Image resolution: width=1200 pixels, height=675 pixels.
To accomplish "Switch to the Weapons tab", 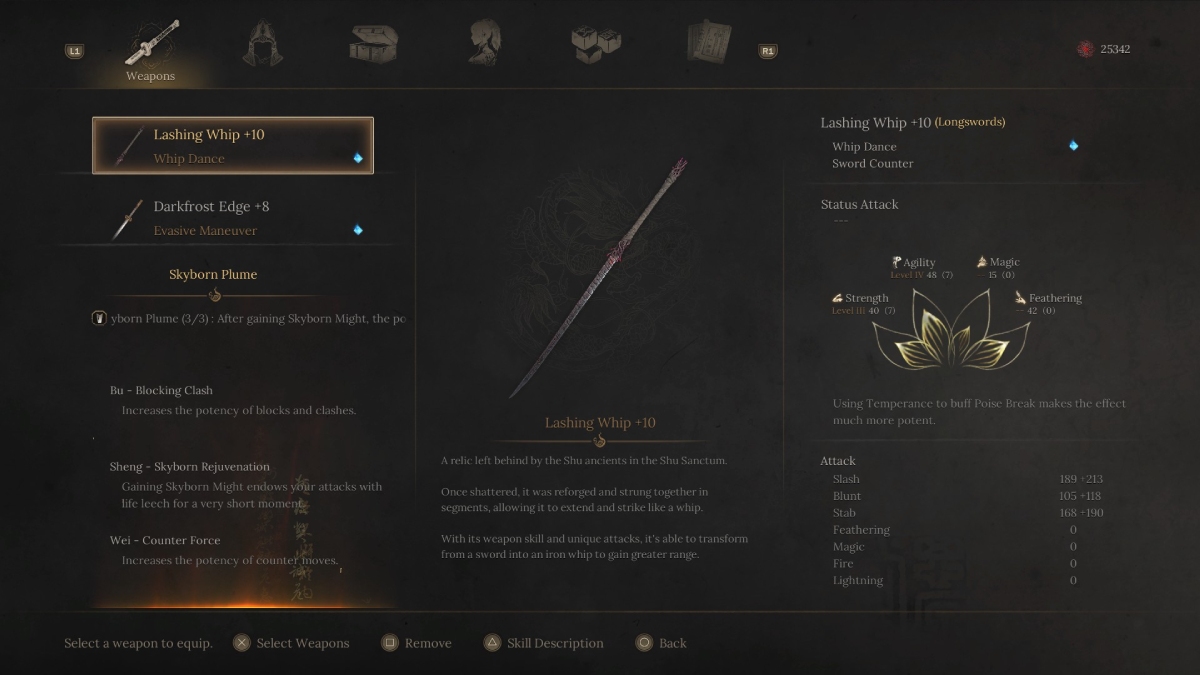I will tap(151, 48).
